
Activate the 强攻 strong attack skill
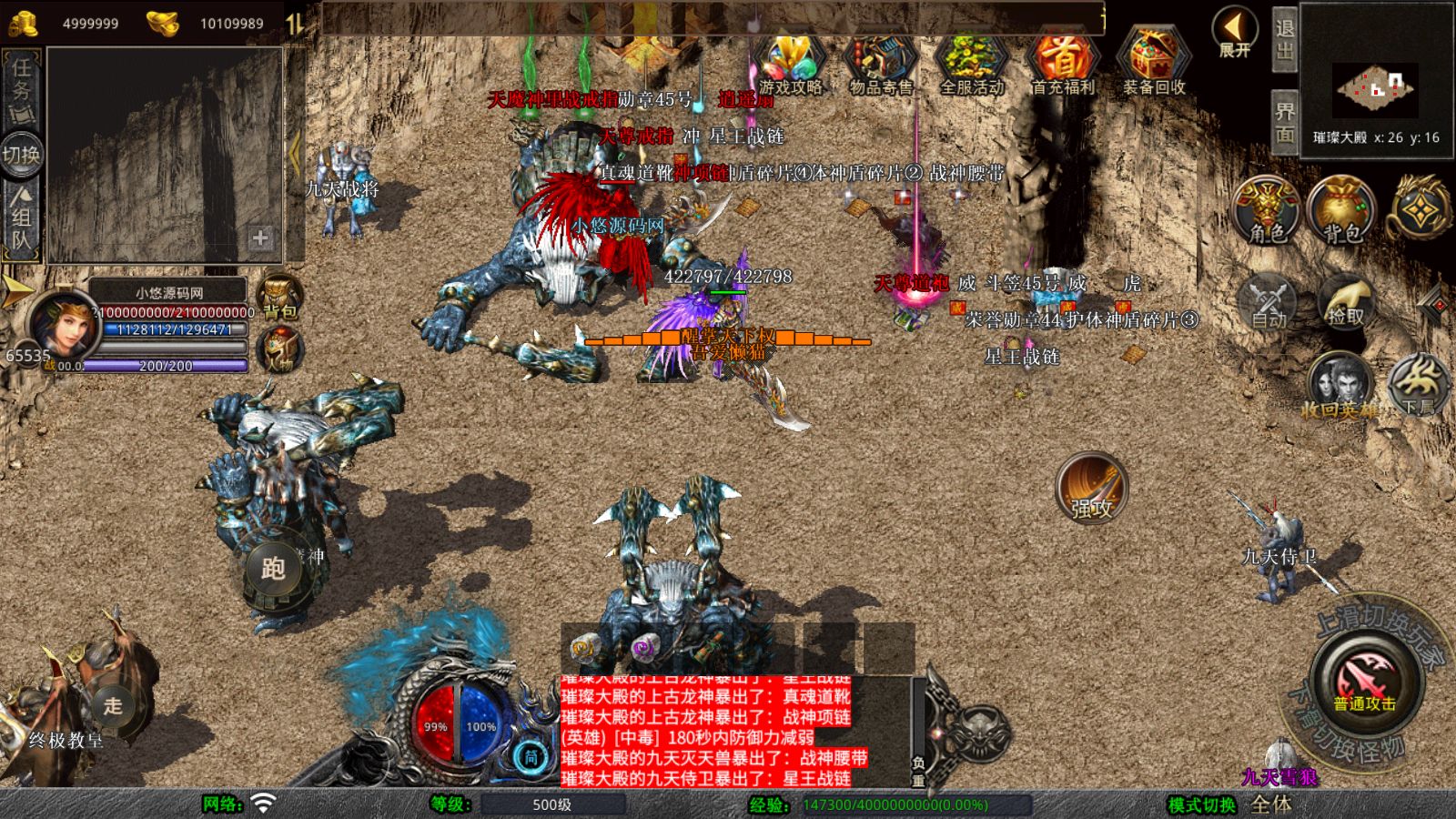(1091, 490)
